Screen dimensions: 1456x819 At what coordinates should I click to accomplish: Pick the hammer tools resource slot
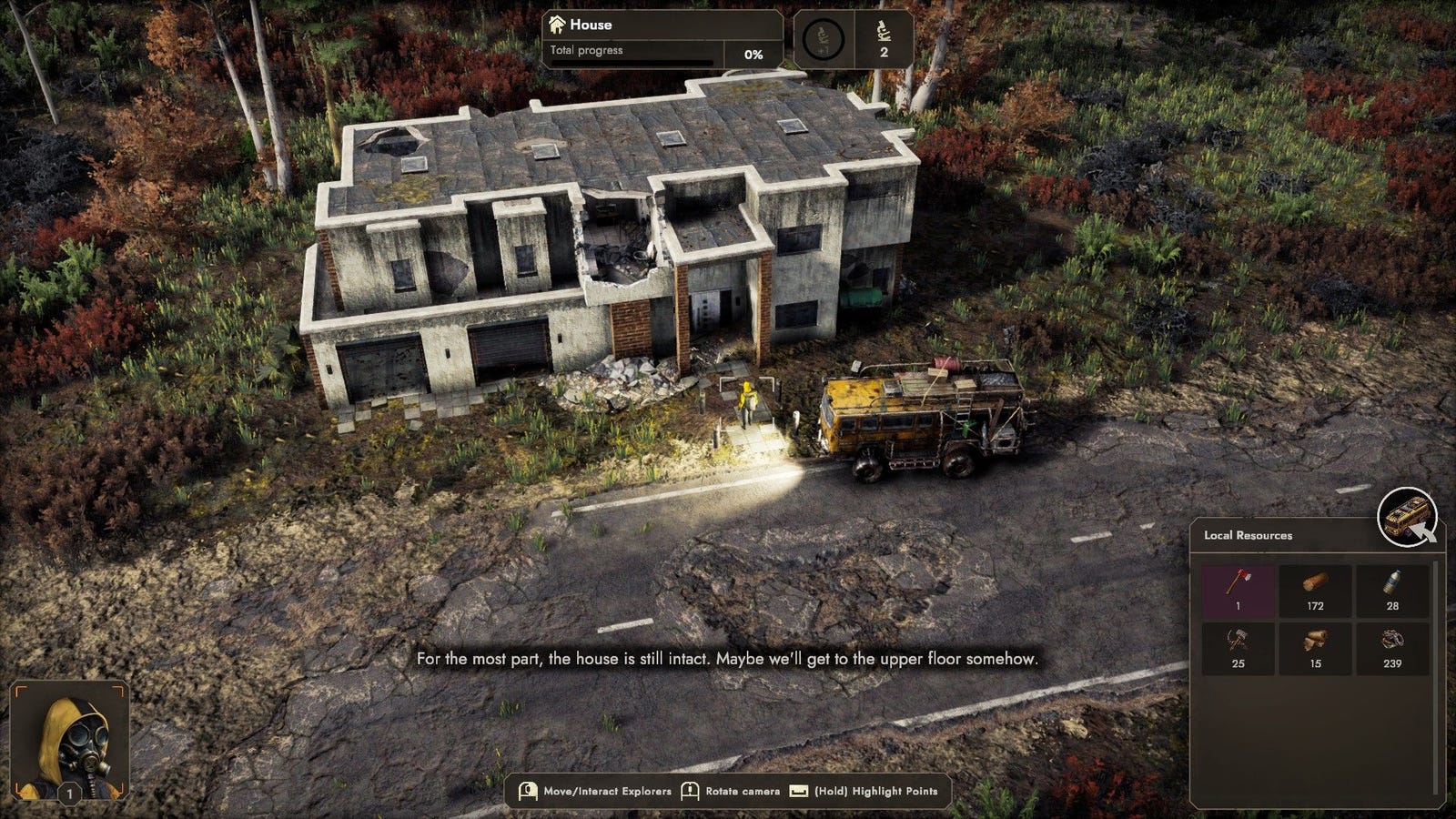(x=1238, y=647)
